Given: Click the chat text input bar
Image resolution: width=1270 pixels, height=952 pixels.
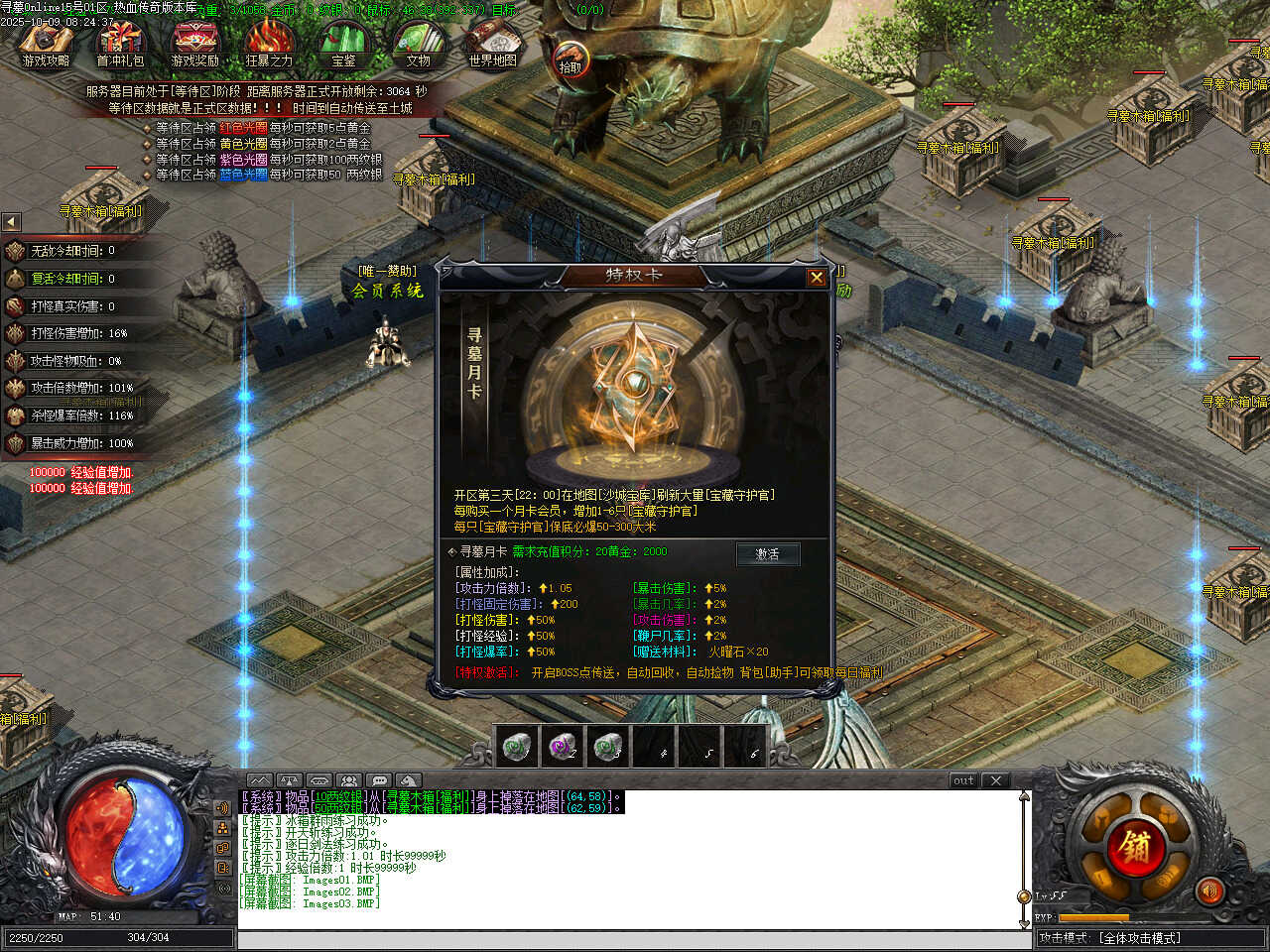Looking at the screenshot, I should (x=630, y=939).
